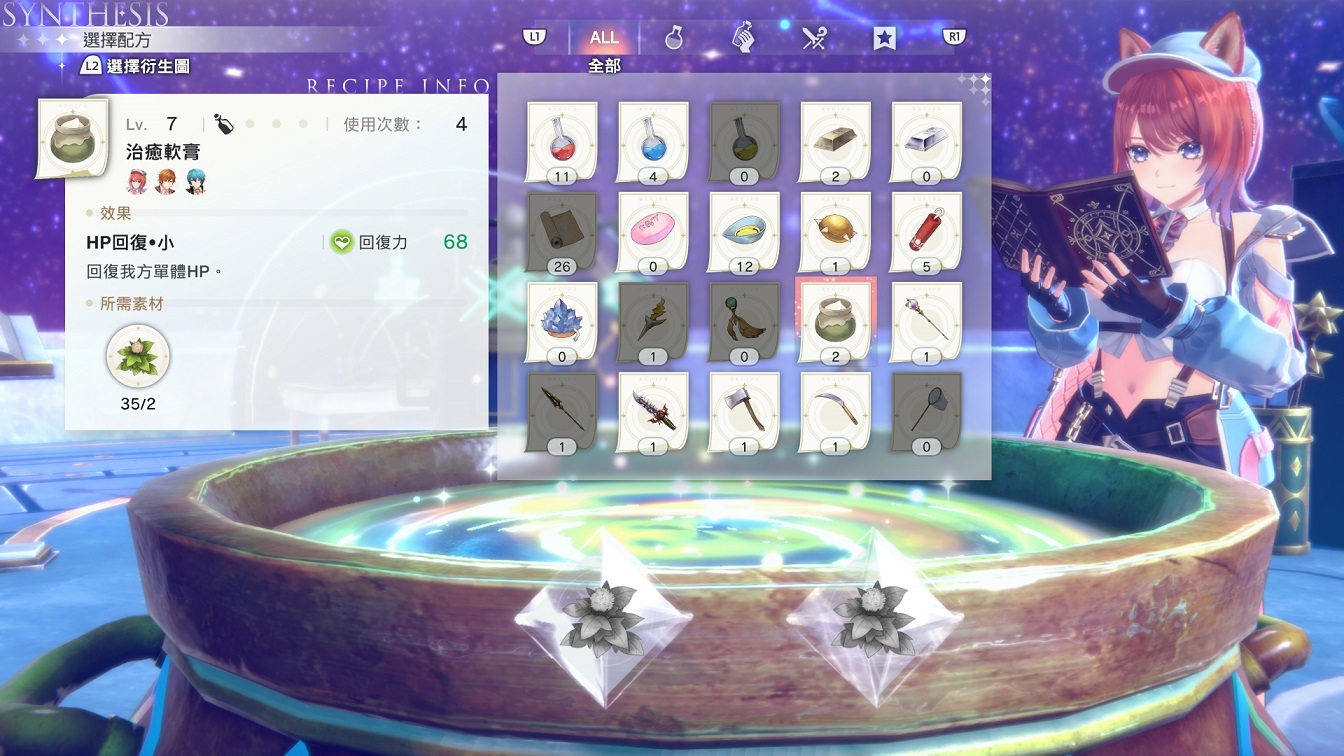The image size is (1344, 756).
Task: Open the butterfly net recipe
Action: click(x=924, y=408)
